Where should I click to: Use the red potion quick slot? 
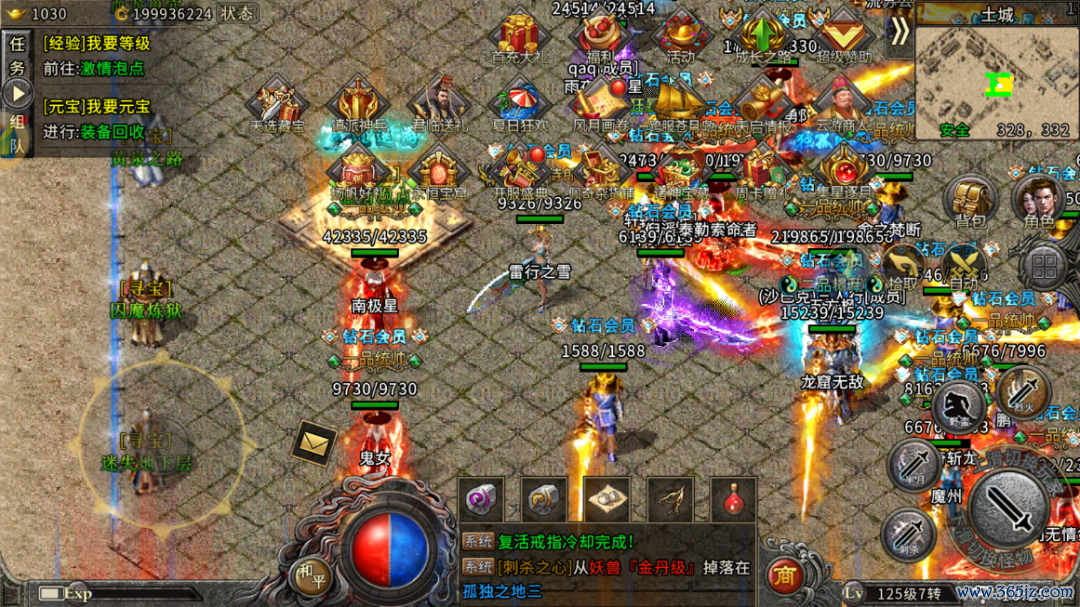tap(733, 499)
